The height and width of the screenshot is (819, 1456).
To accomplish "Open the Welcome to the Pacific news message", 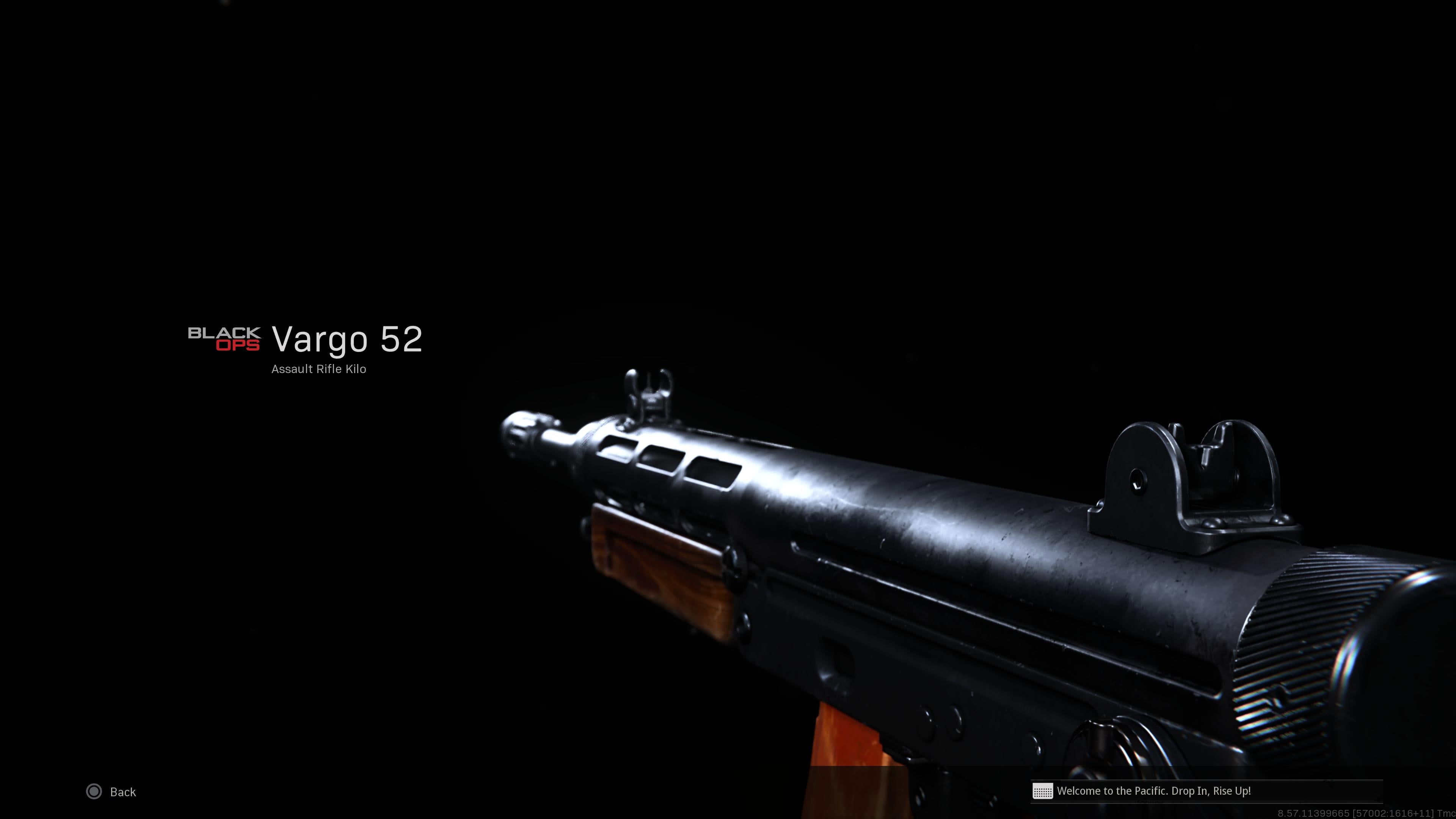I will click(x=1153, y=791).
